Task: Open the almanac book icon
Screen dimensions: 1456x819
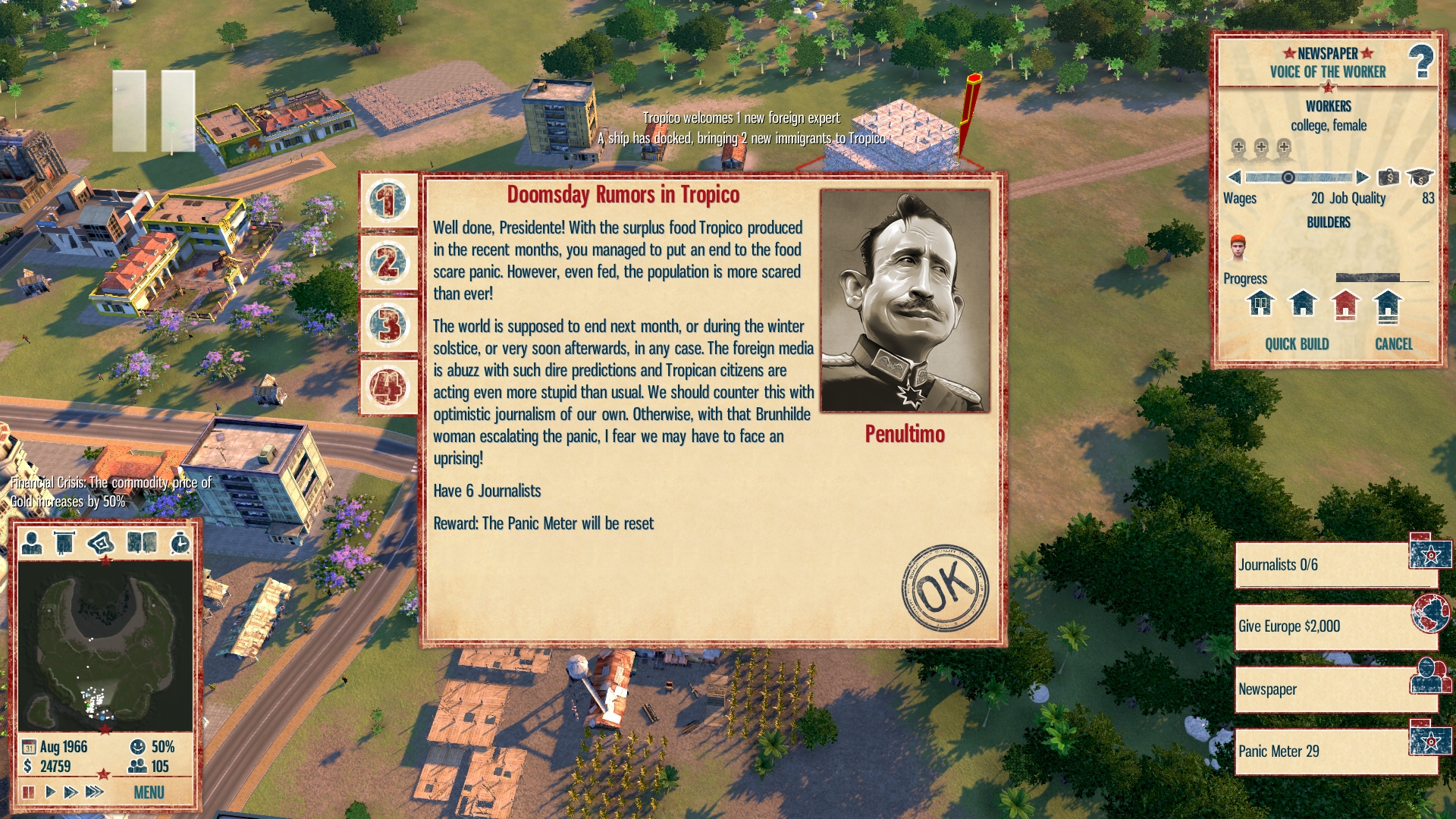Action: tap(142, 542)
